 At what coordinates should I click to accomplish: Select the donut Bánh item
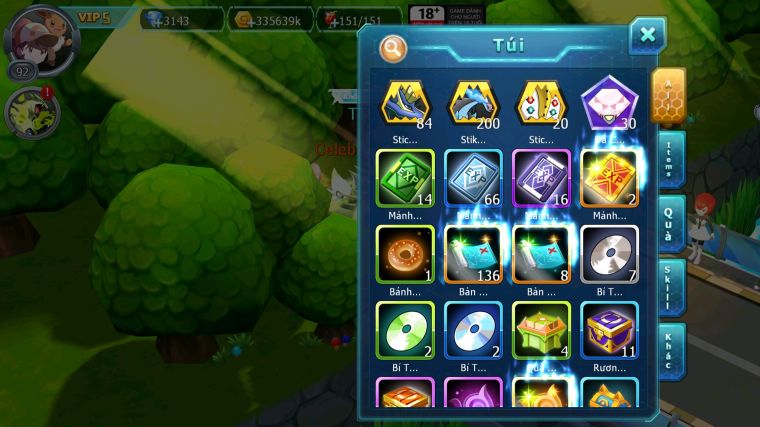click(x=405, y=254)
